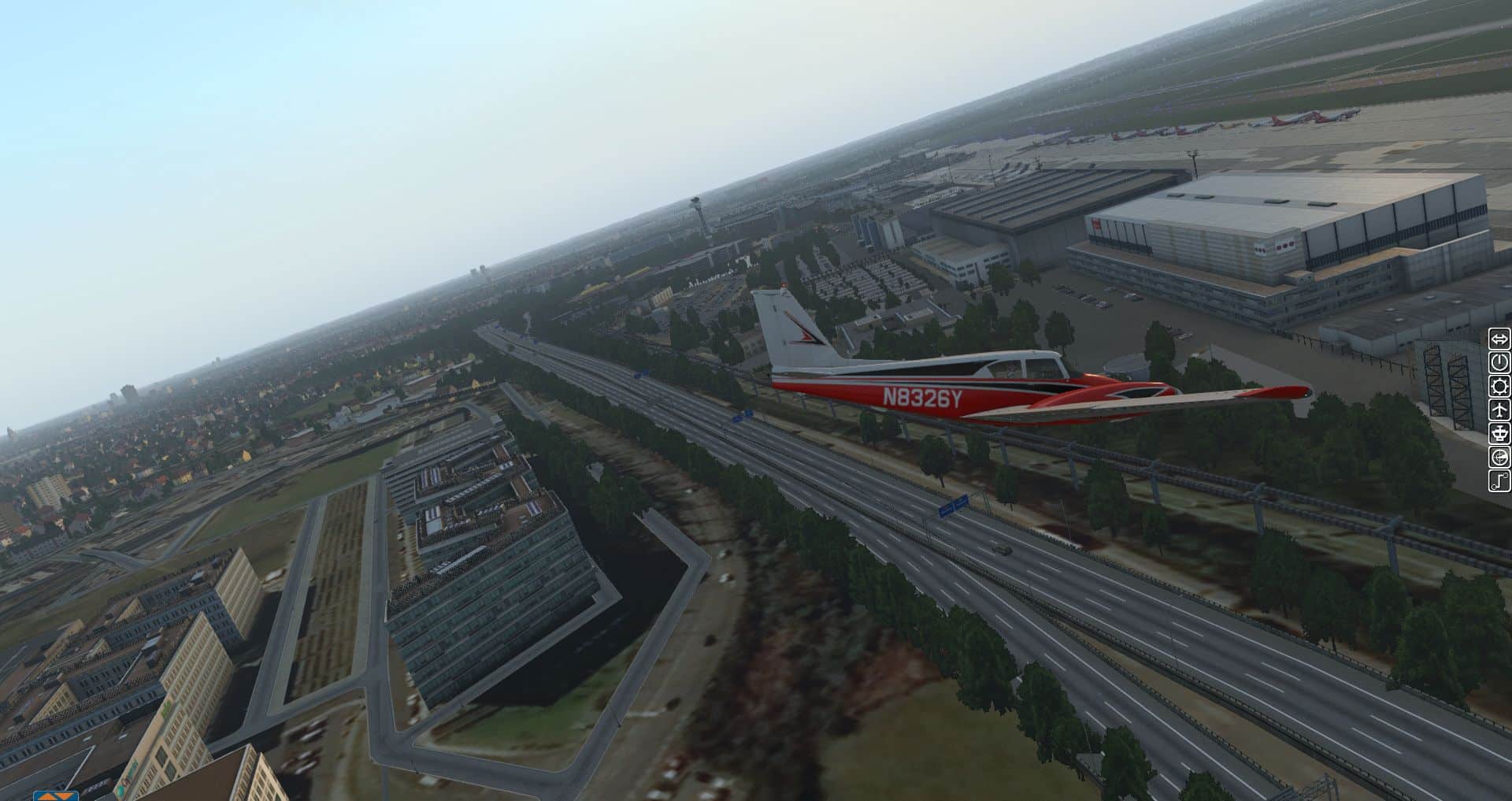
Task: Choose the airplane icon
Action: [1499, 410]
